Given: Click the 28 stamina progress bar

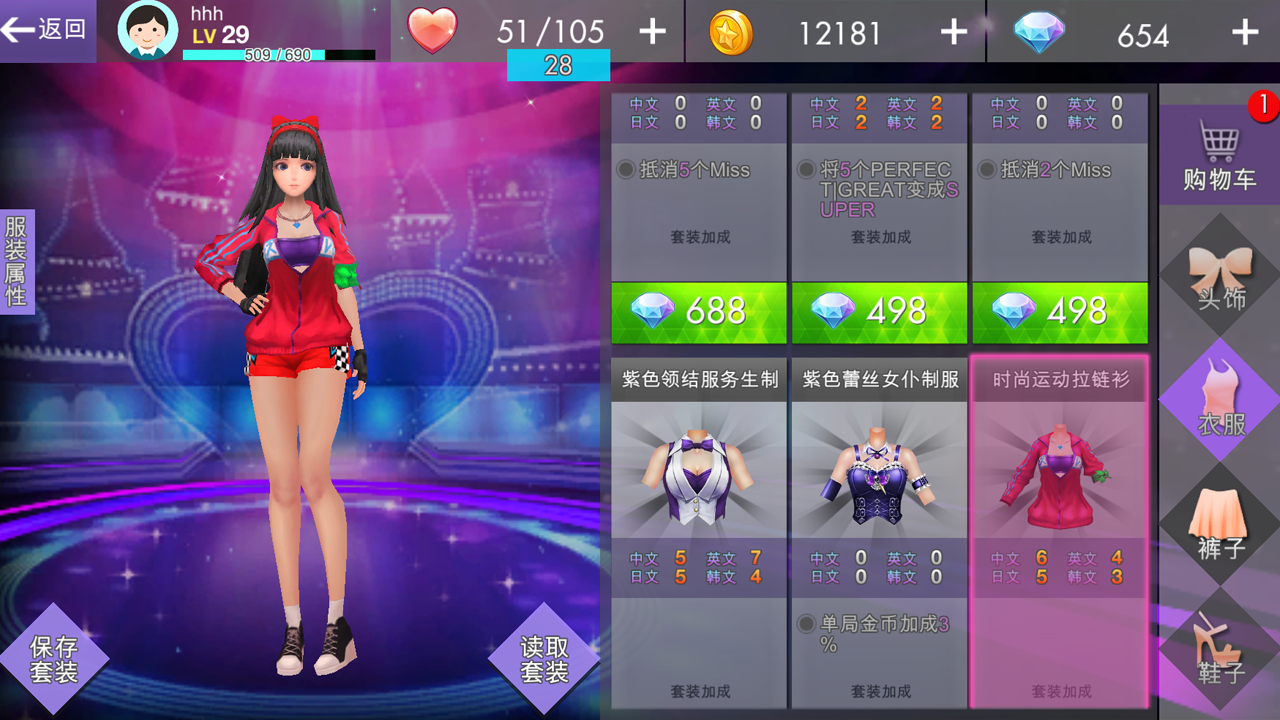Looking at the screenshot, I should tap(559, 64).
